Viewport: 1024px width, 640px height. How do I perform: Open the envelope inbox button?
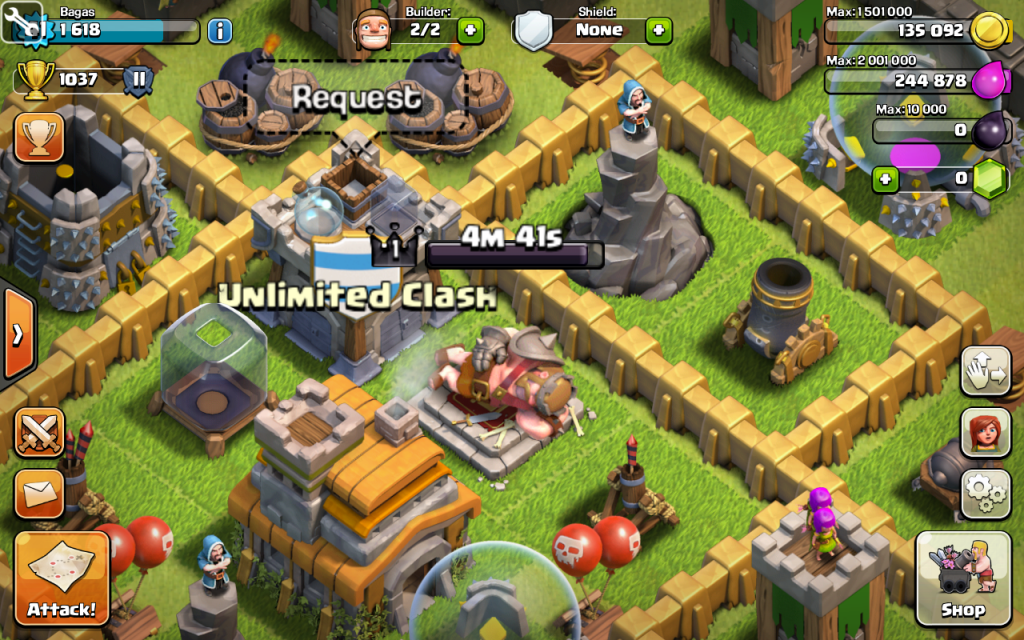39,492
